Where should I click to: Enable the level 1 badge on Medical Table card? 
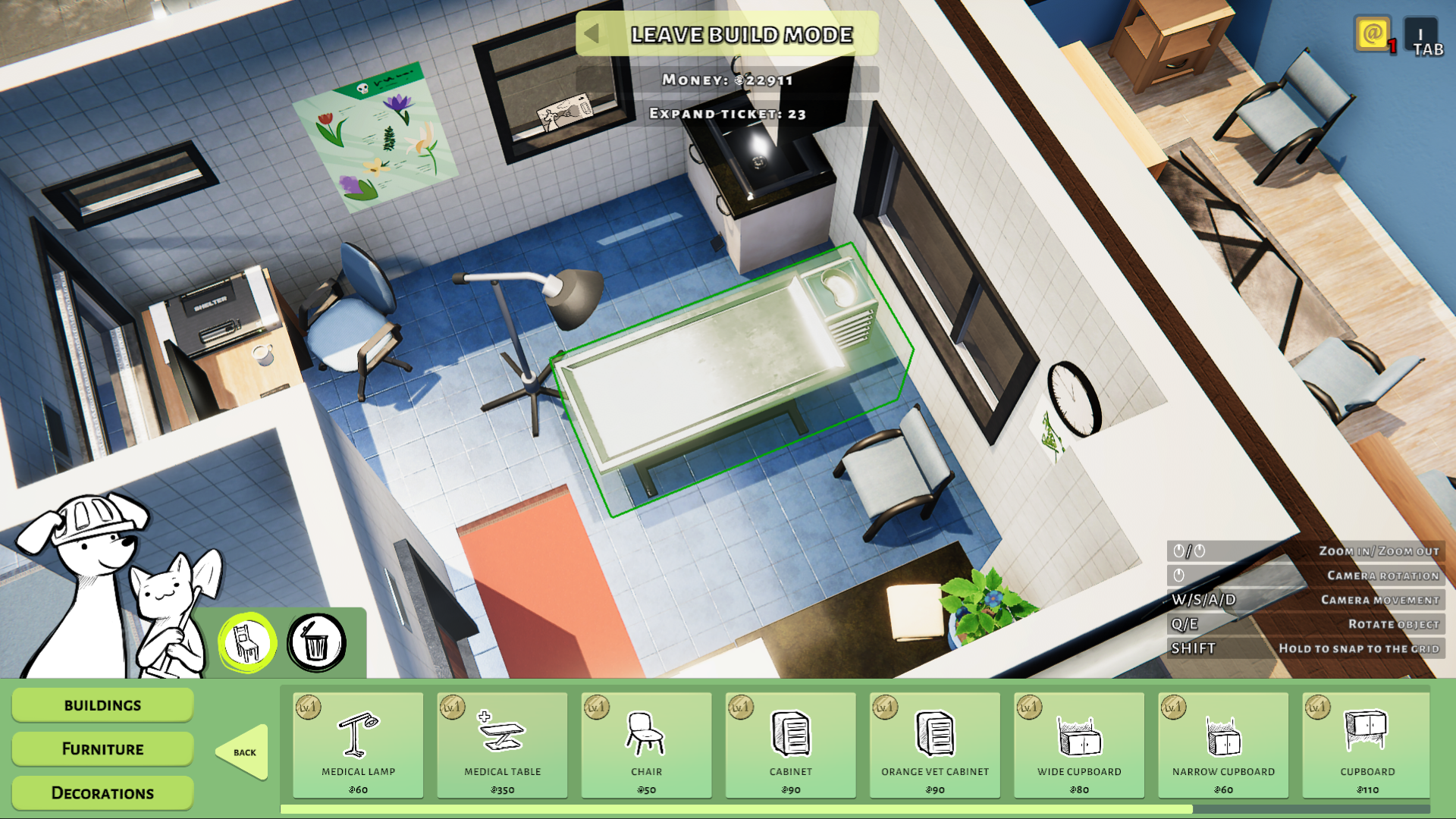453,706
